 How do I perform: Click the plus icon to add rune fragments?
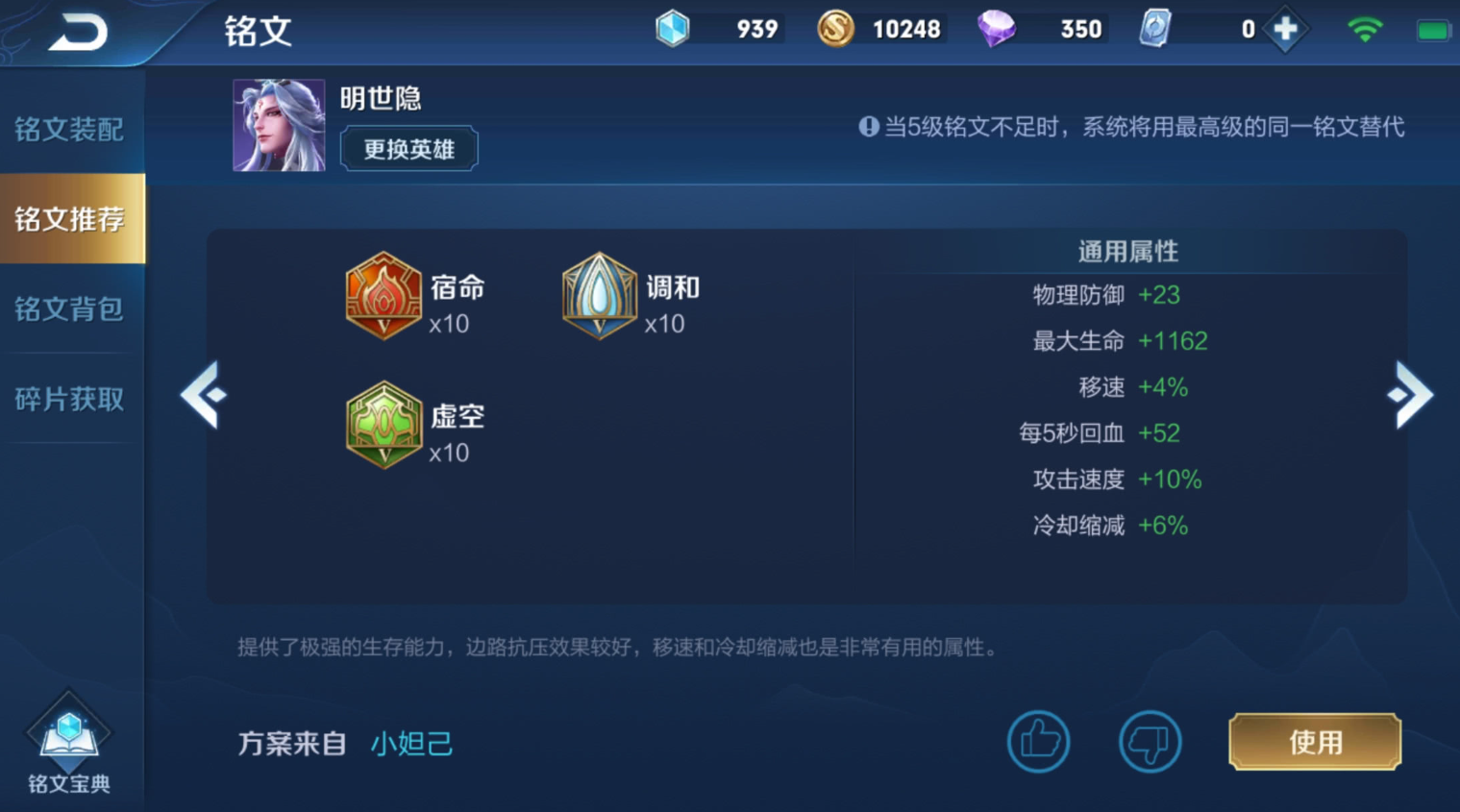pos(1285,28)
